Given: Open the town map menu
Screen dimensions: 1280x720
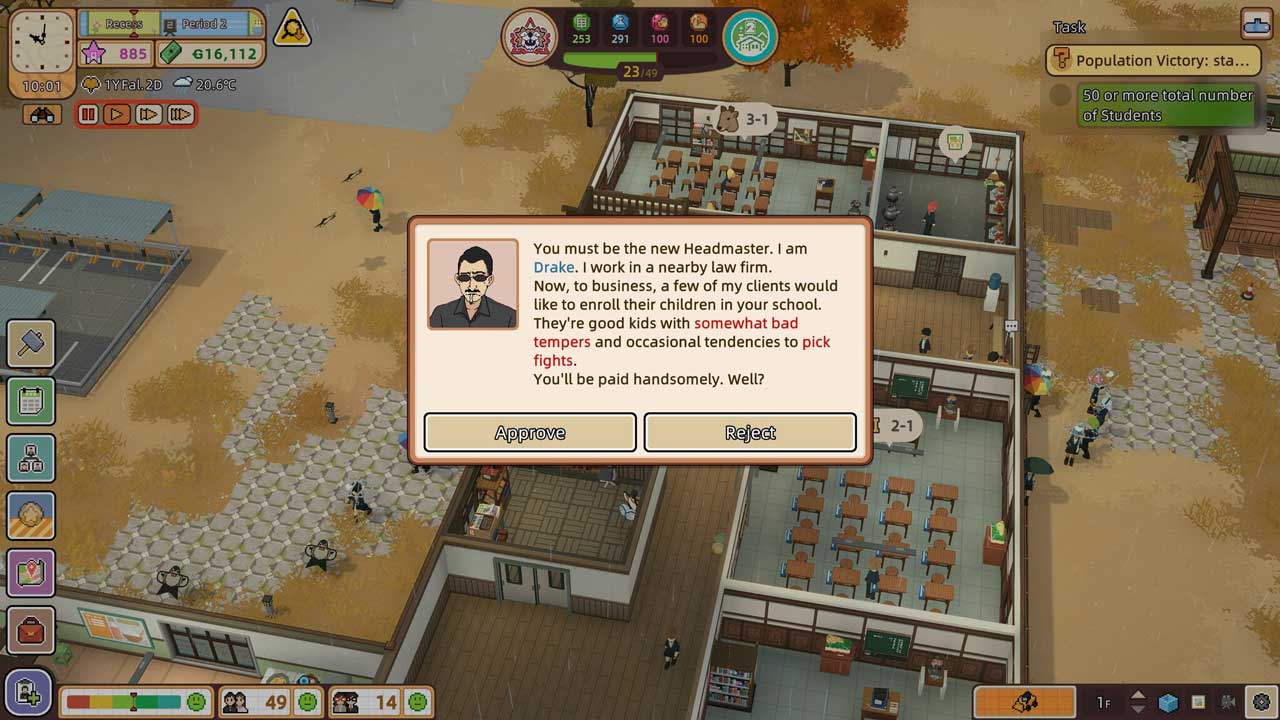Looking at the screenshot, I should [x=30, y=573].
